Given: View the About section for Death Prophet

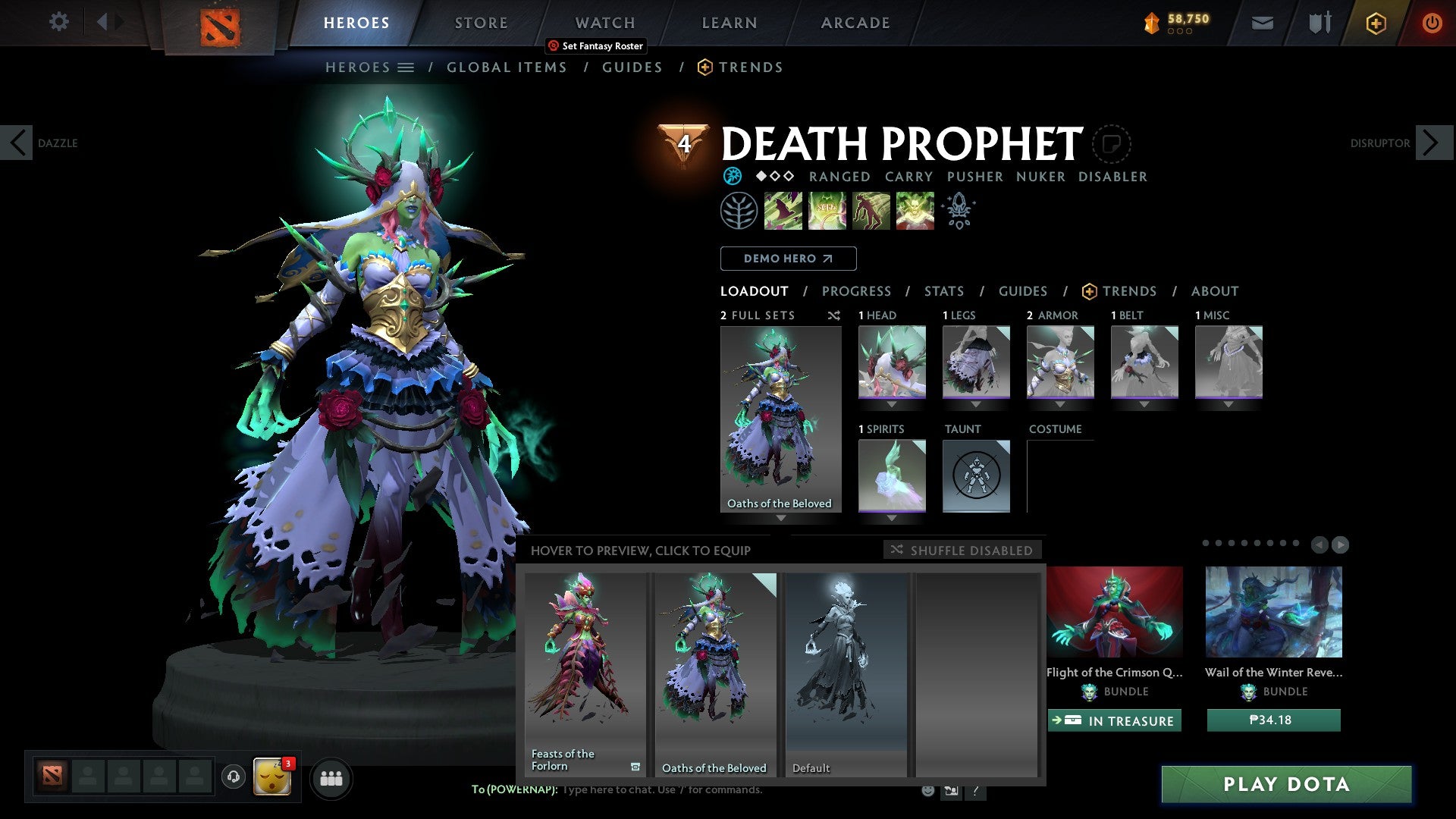Looking at the screenshot, I should [1214, 291].
